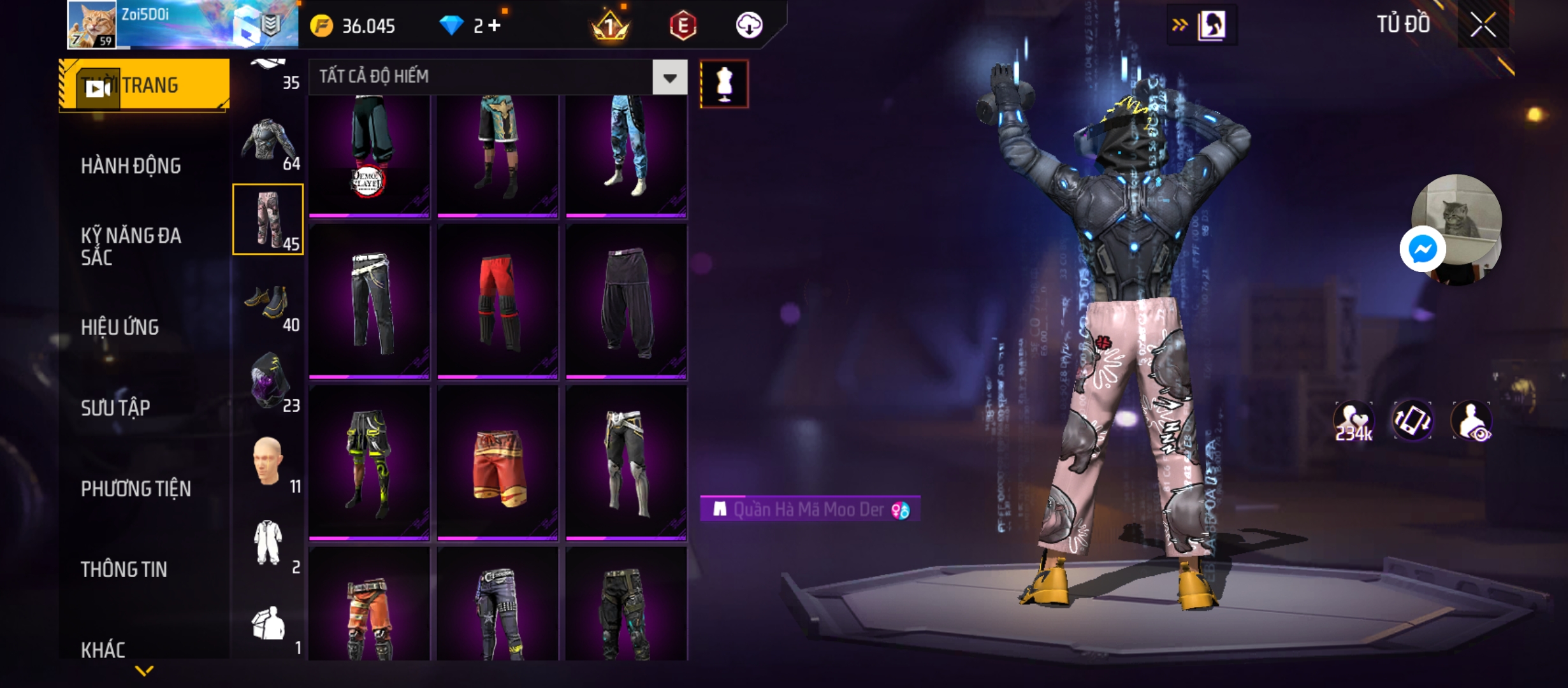Open the Hiệu Ứng section

point(120,327)
